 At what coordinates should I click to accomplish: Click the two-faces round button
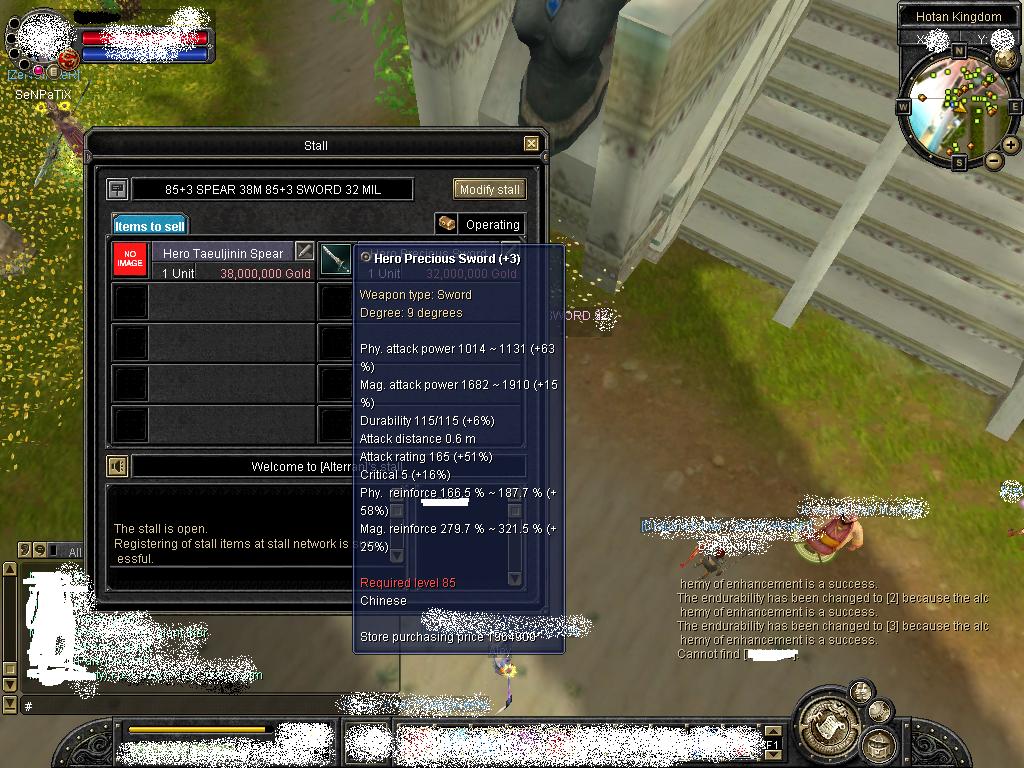[860, 691]
